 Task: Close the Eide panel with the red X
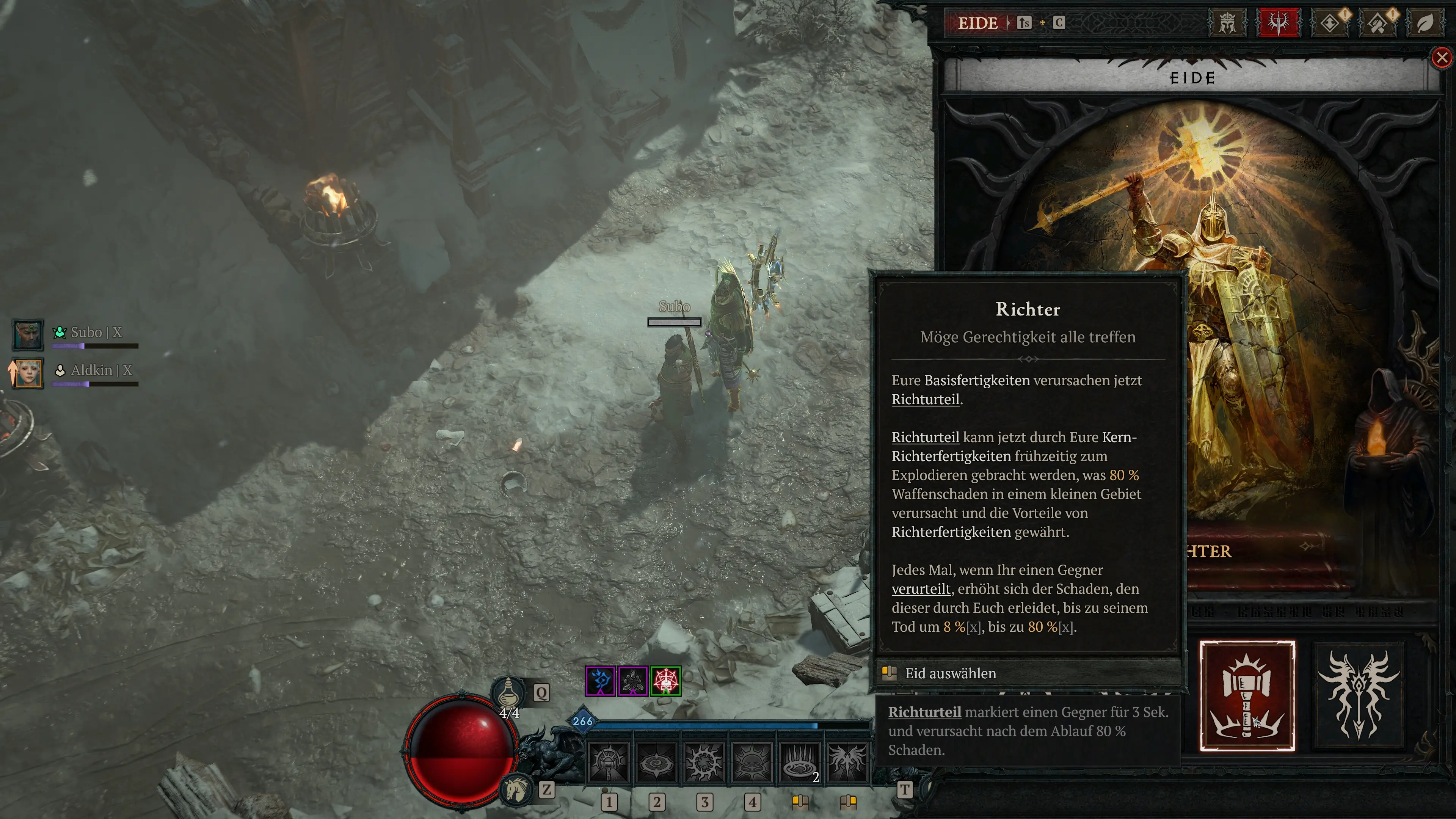click(x=1442, y=58)
